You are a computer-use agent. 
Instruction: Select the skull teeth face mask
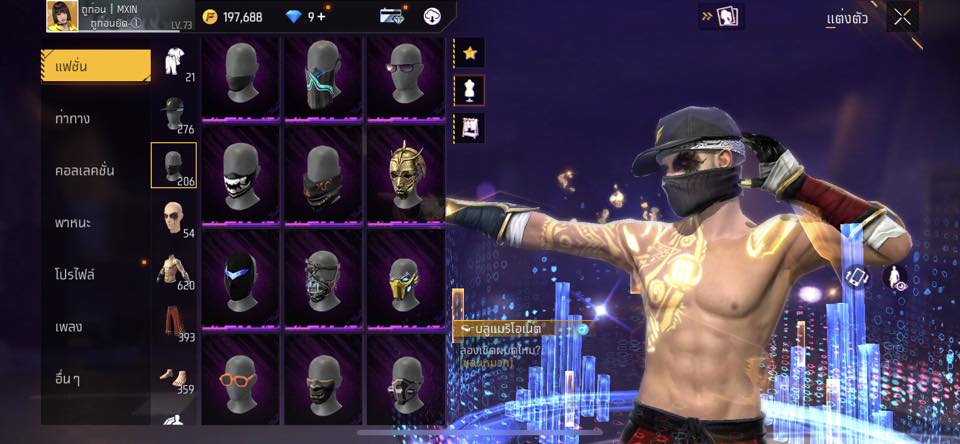pyautogui.click(x=240, y=177)
